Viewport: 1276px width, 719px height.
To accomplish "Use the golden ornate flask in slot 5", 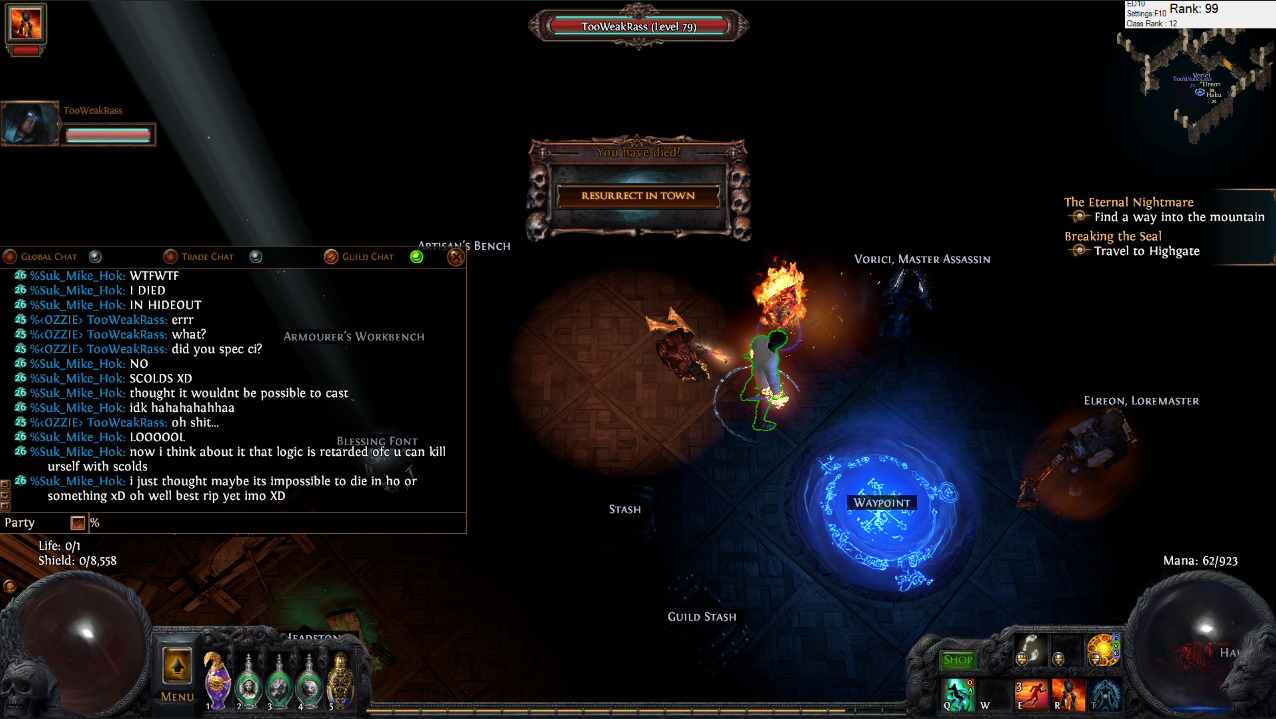I will point(340,680).
